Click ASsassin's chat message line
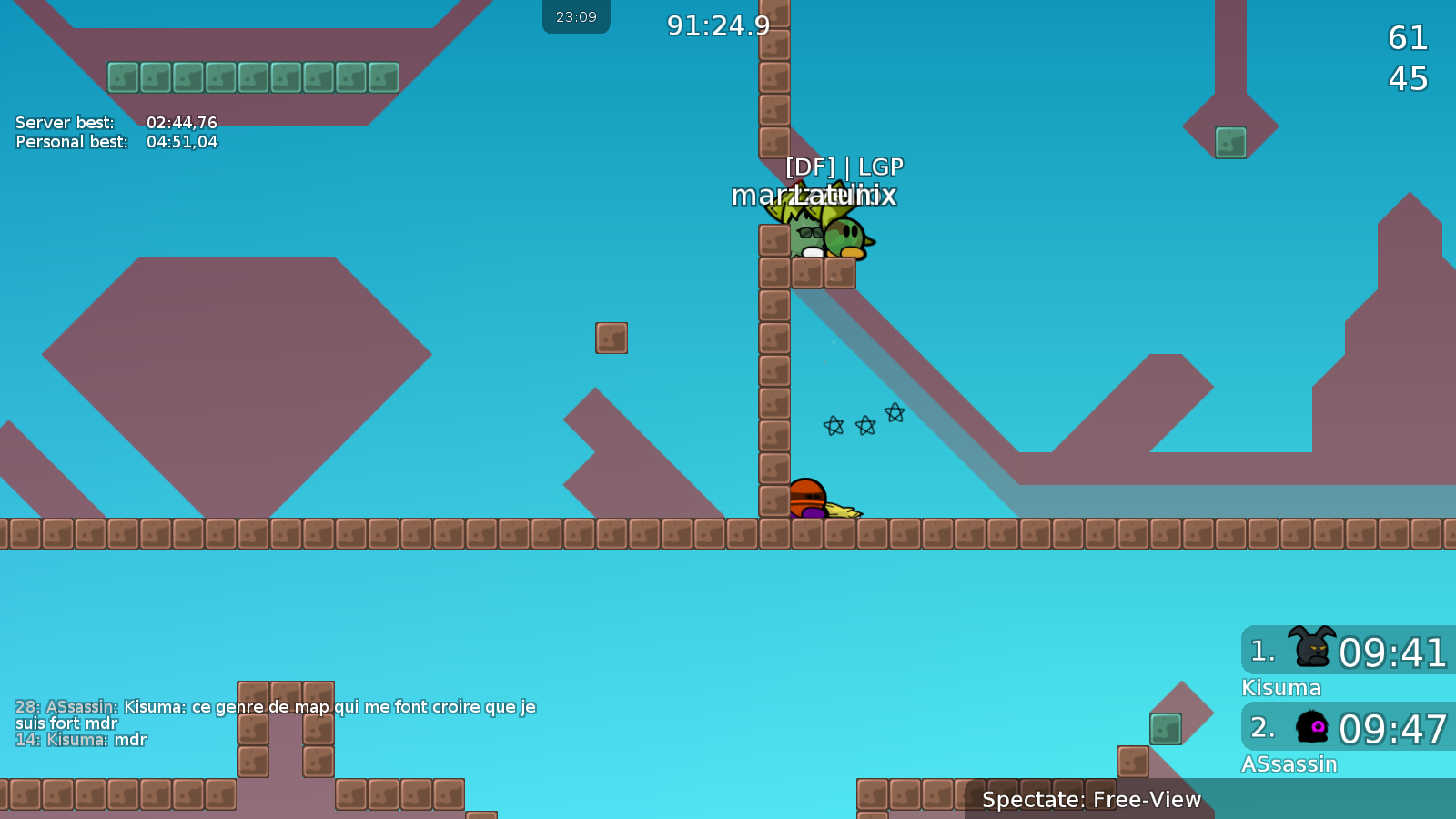This screenshot has width=1456, height=819. [x=275, y=714]
